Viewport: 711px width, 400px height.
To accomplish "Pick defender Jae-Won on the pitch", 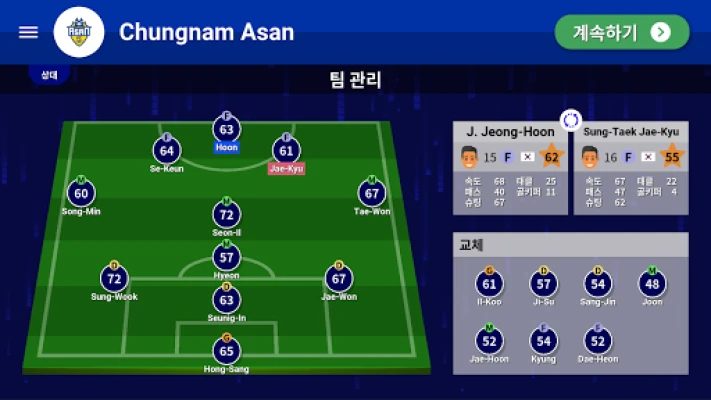I will point(339,279).
